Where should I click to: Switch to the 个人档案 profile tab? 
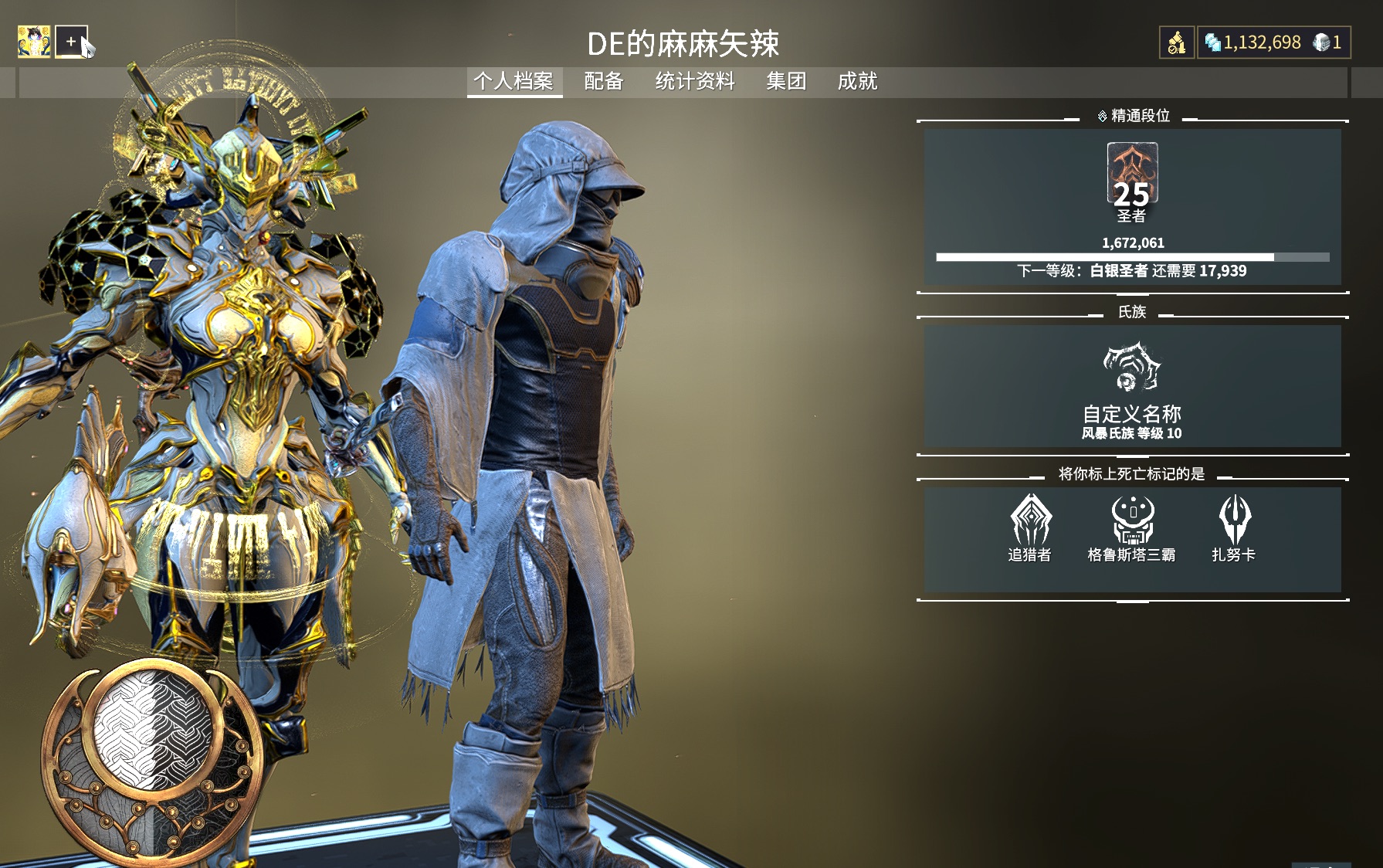[x=514, y=81]
